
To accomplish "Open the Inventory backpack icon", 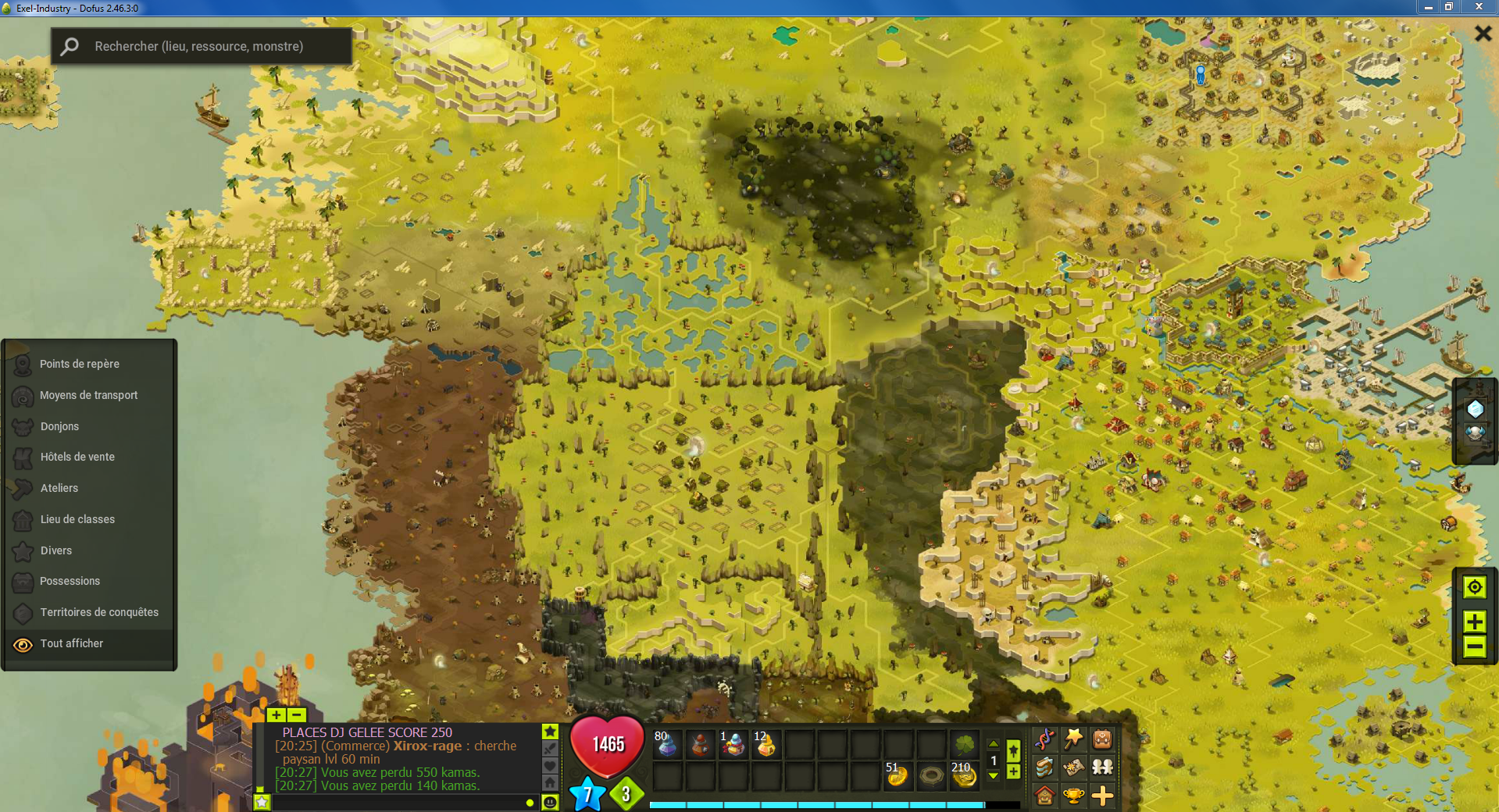I will (x=1102, y=738).
